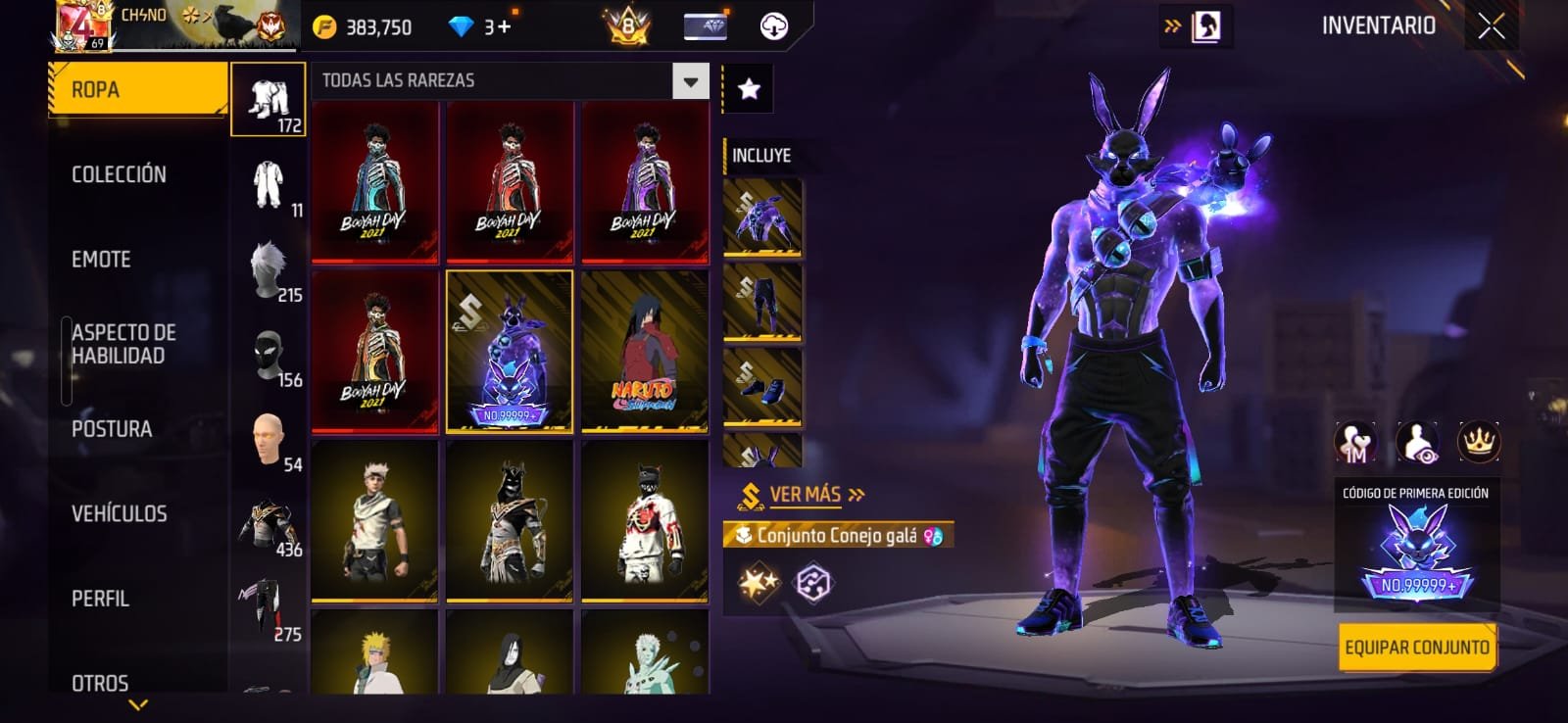Screen dimensions: 1568x723
Task: Select the purple rabbit mask included item
Action: click(762, 217)
